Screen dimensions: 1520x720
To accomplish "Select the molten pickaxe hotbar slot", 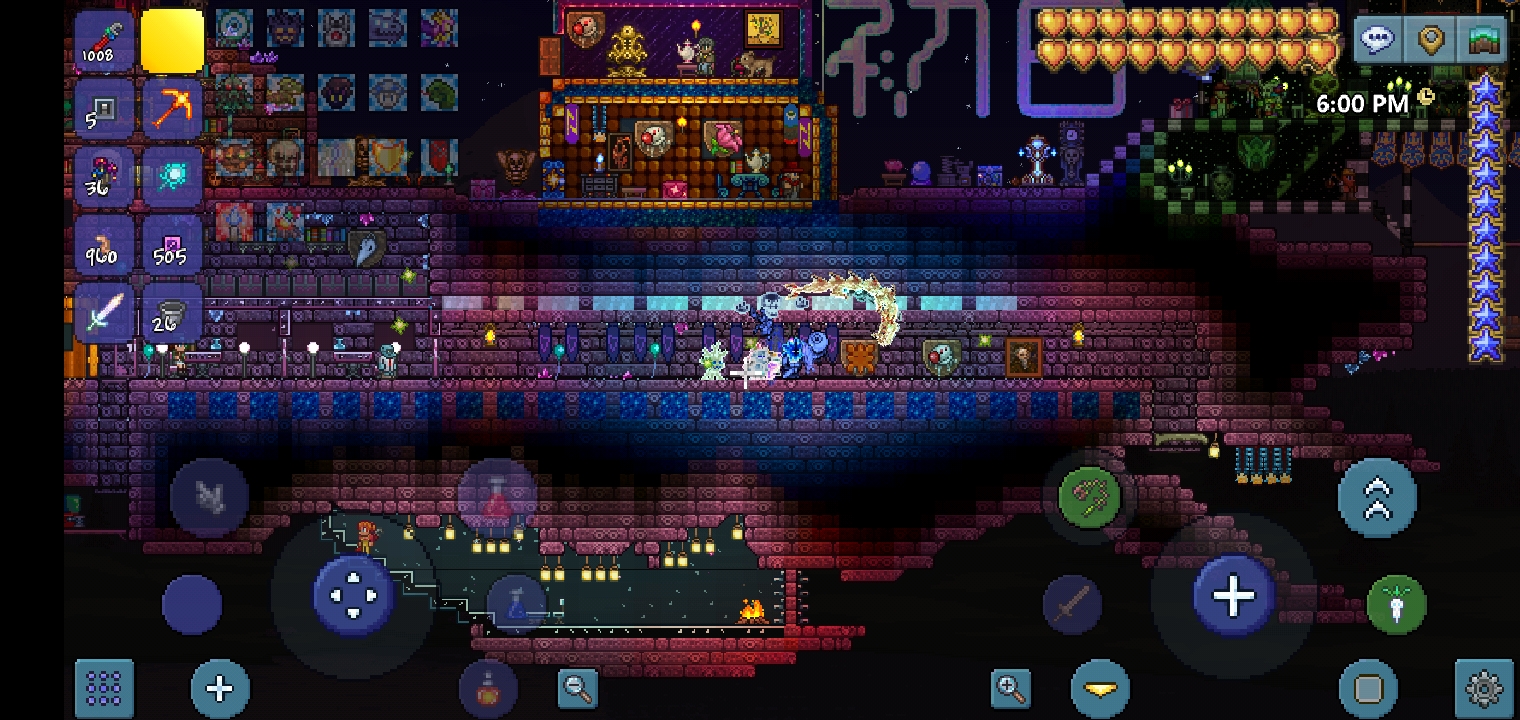I will pos(172,108).
